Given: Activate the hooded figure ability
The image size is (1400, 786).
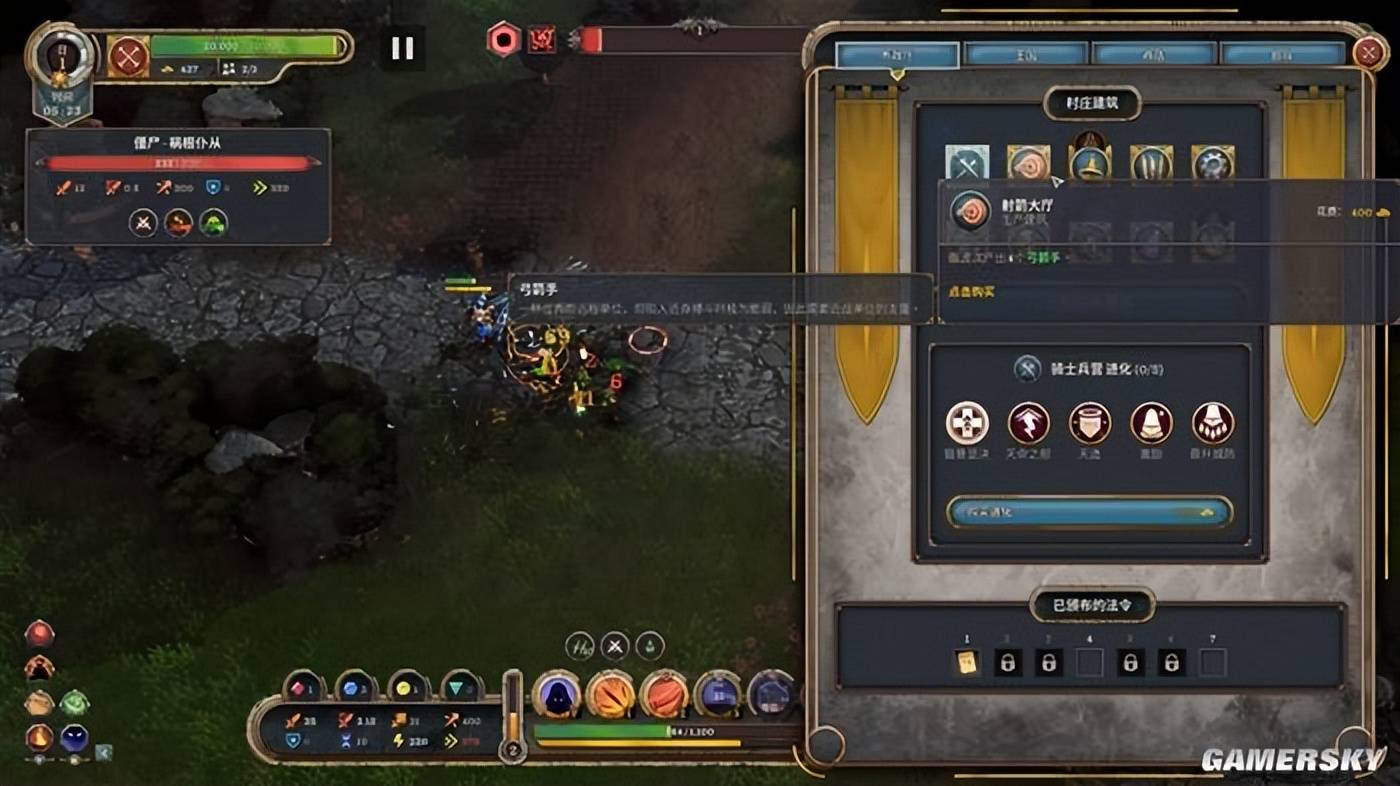Looking at the screenshot, I should coord(557,694).
